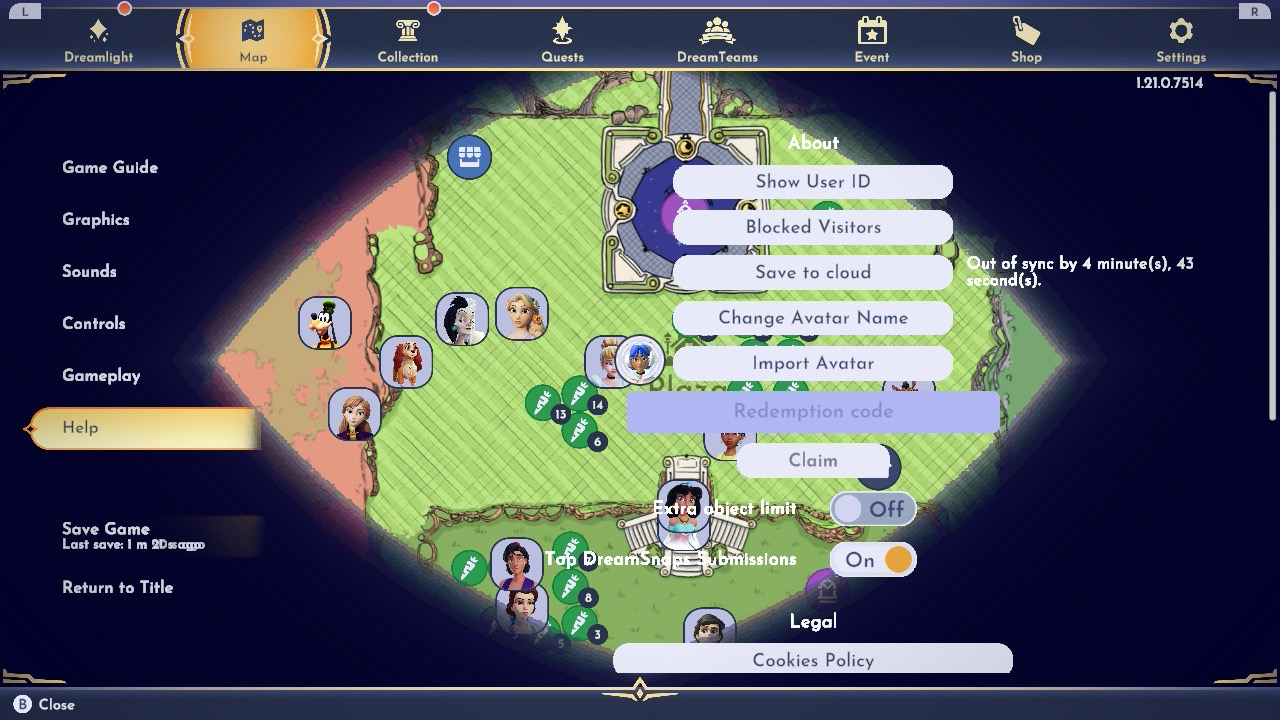Show User ID
Screen dimensions: 1280x720
point(812,182)
